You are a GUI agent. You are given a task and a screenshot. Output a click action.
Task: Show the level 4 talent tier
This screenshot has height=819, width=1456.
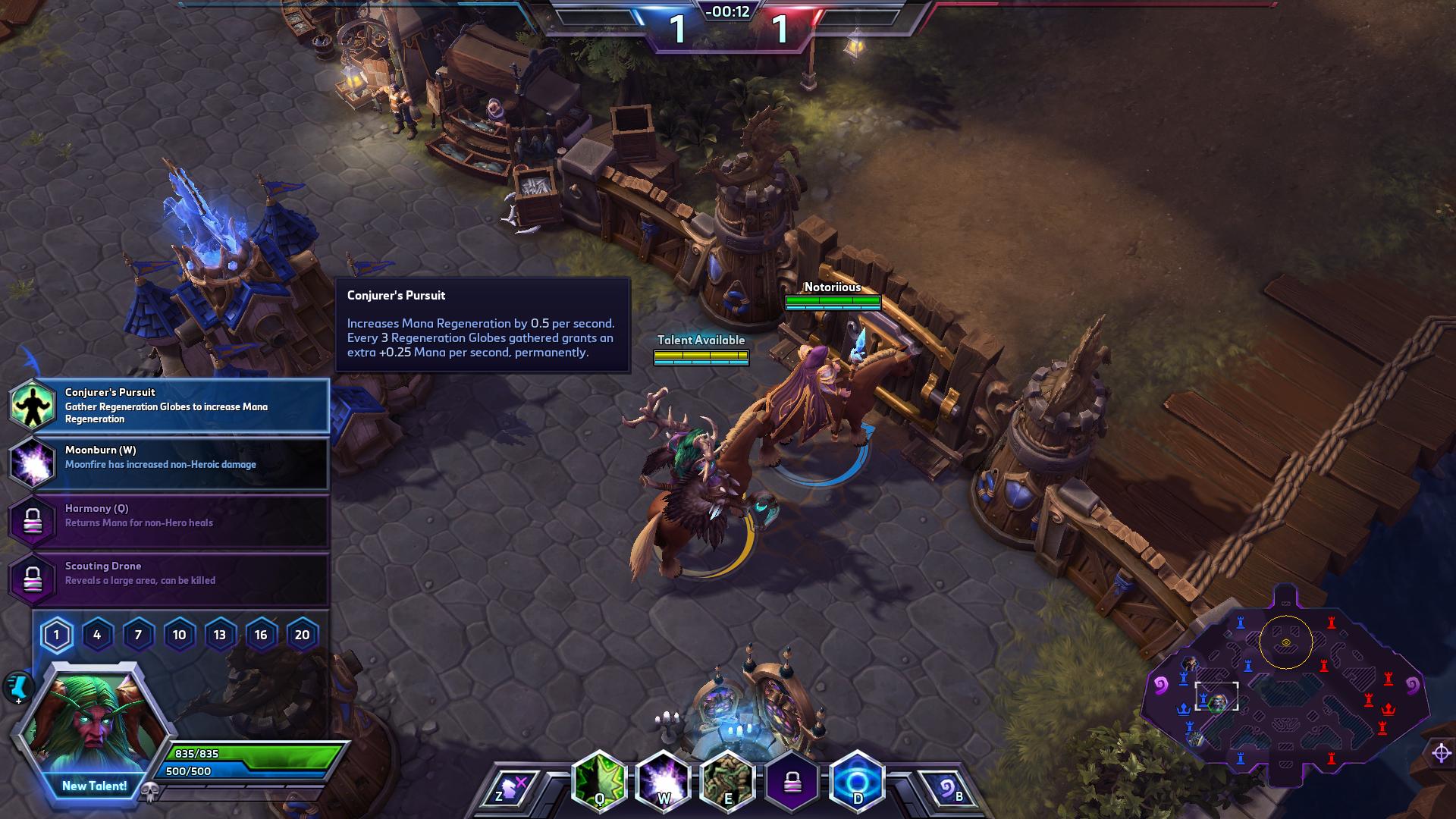97,635
